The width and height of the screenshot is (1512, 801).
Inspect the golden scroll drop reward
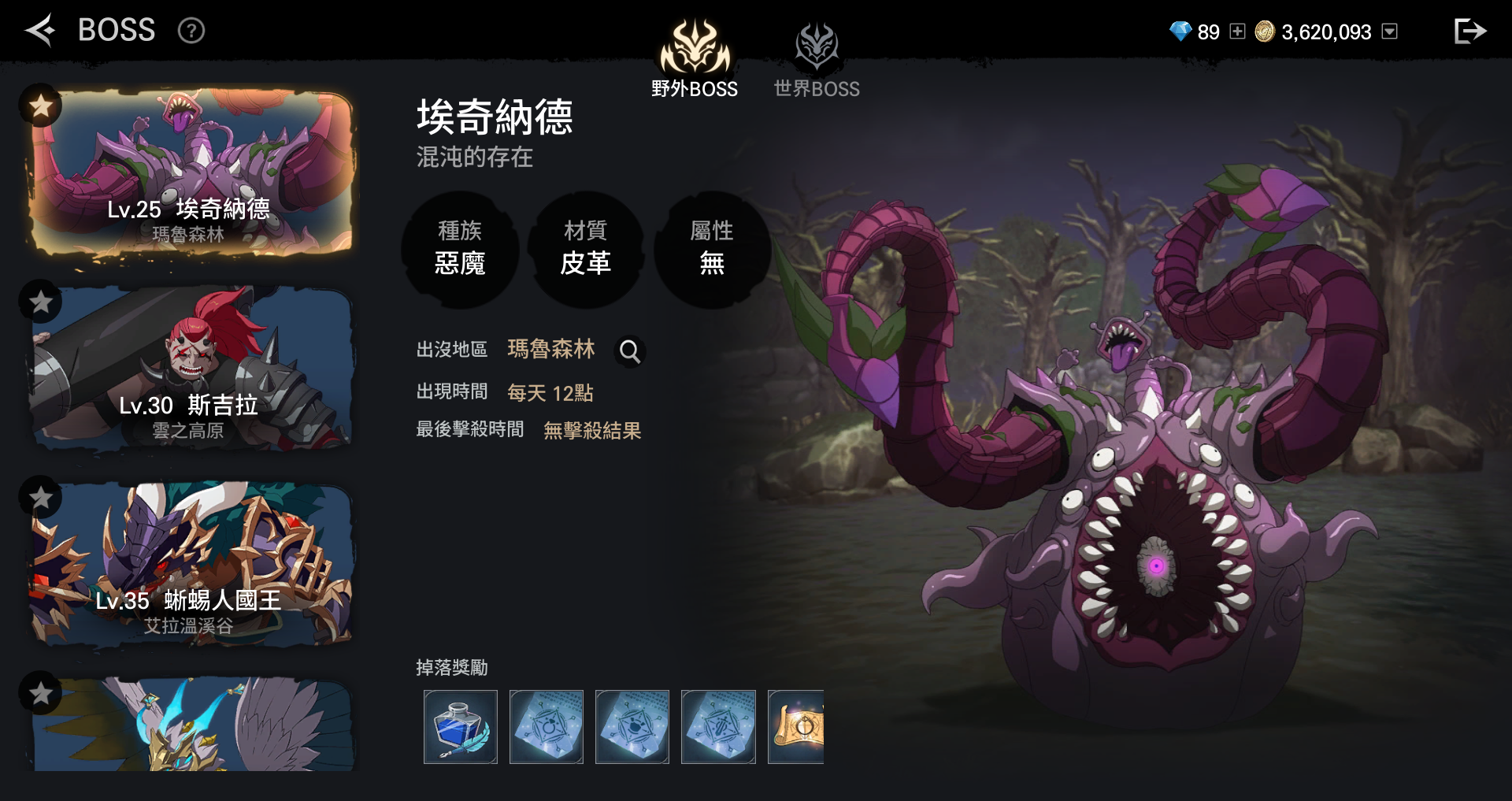[x=796, y=727]
